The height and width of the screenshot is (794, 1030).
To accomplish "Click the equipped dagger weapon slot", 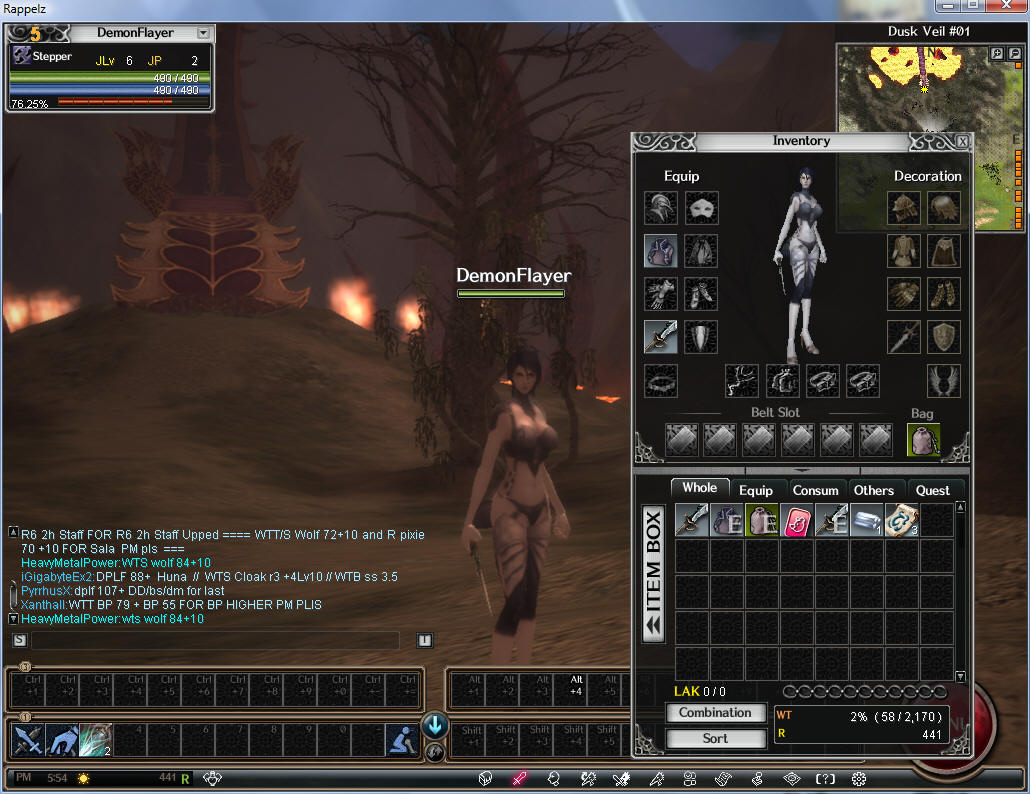I will [660, 337].
